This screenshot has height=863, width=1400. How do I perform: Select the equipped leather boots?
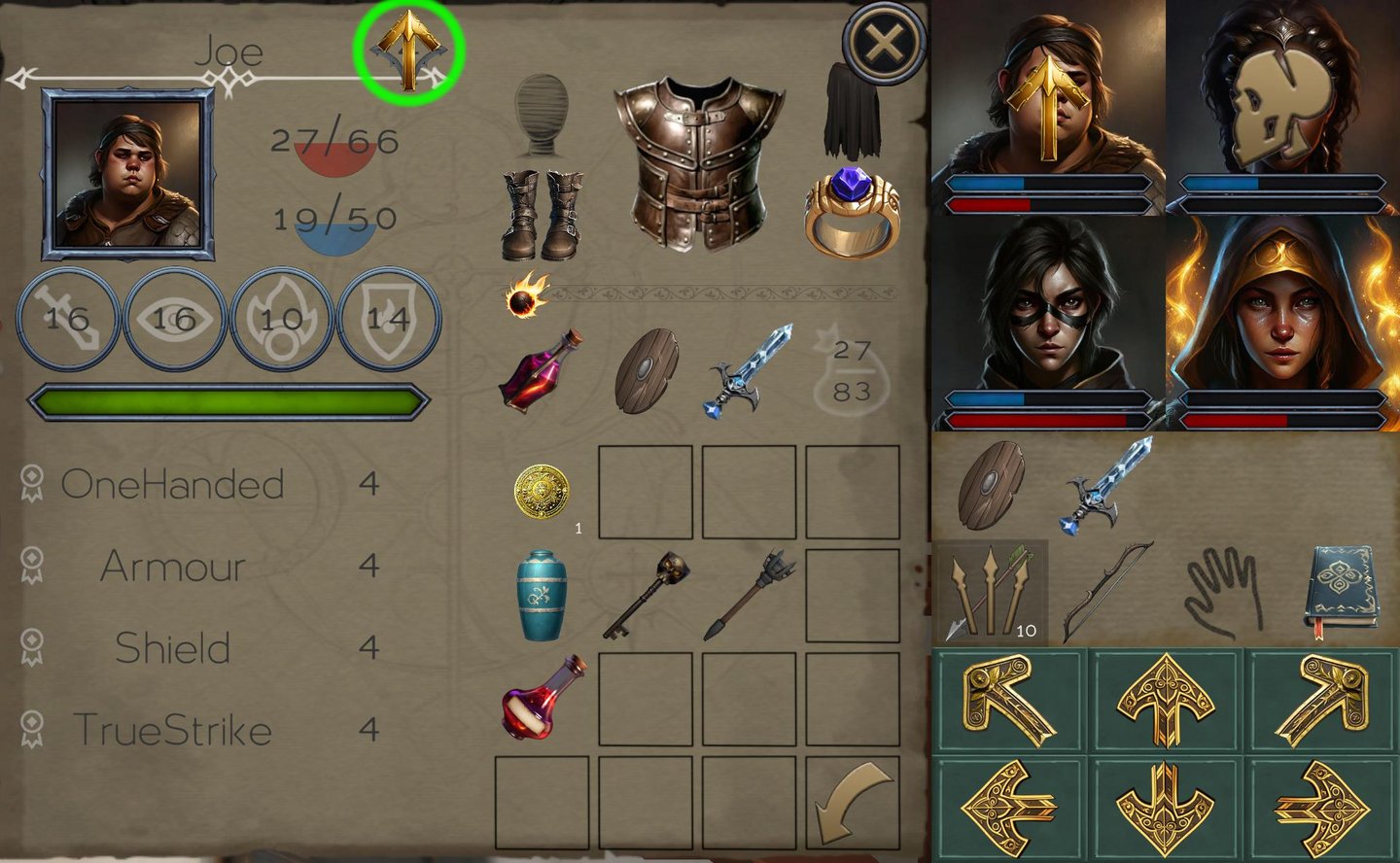click(x=542, y=215)
